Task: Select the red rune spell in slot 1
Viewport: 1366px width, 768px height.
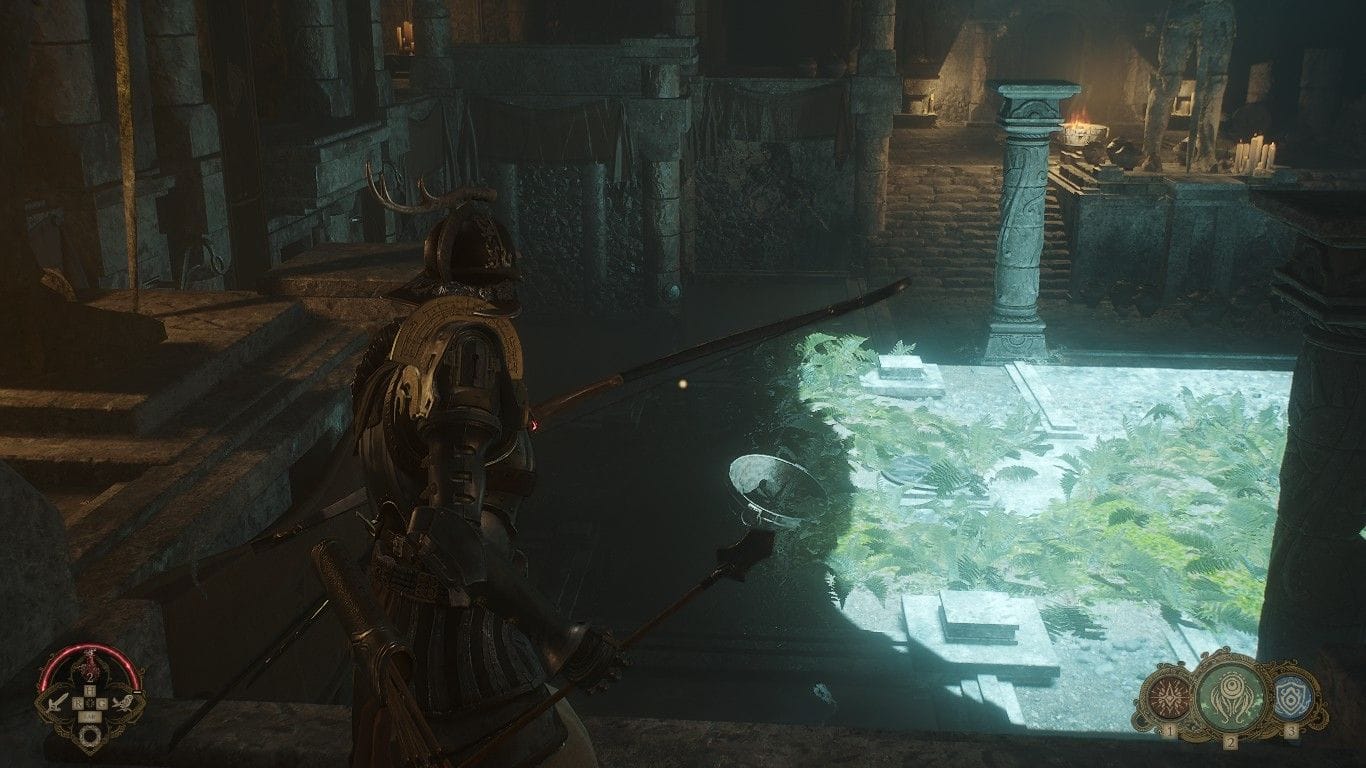Action: coord(1169,697)
